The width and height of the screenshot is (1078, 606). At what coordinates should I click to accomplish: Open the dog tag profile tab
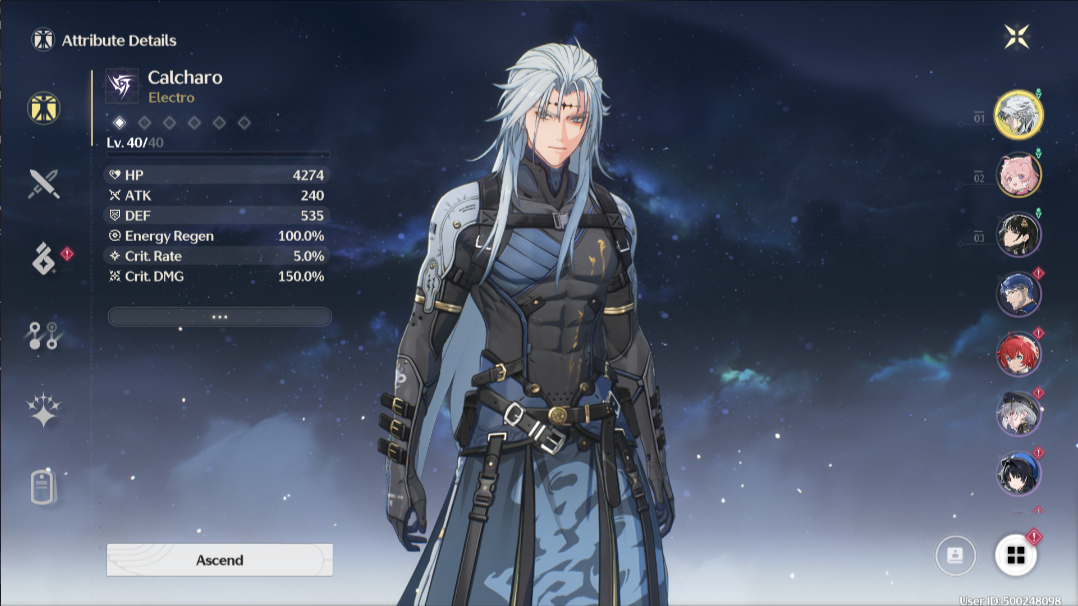(x=44, y=487)
